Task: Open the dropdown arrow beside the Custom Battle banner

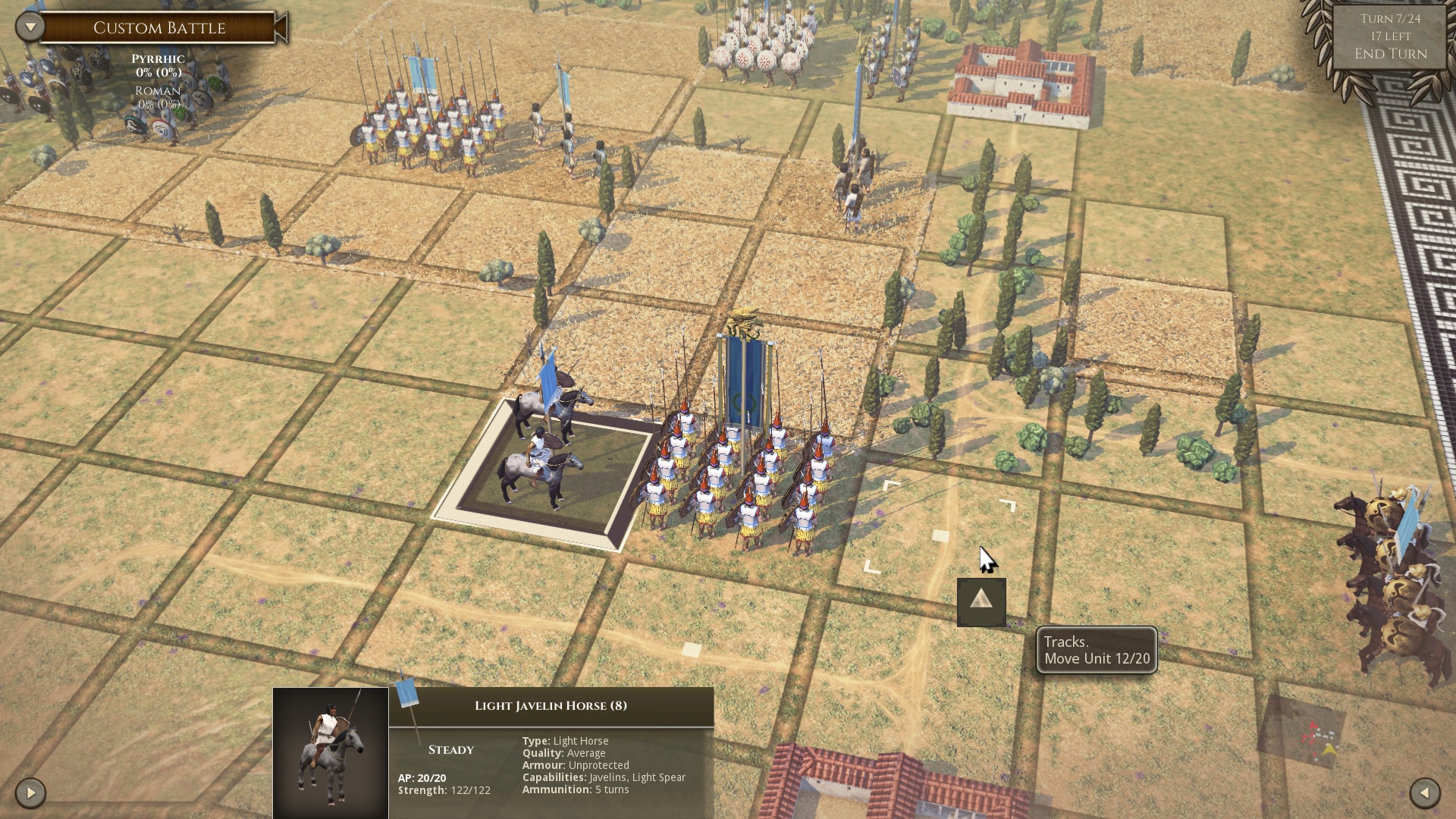Action: [x=28, y=25]
